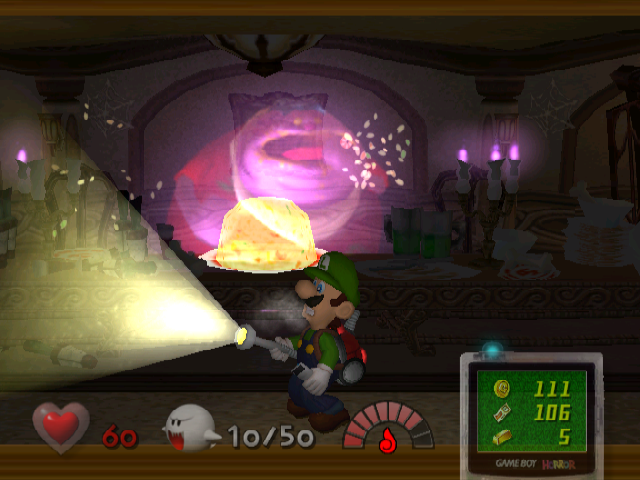Click the red heart health icon
The image size is (640, 480).
tap(62, 425)
